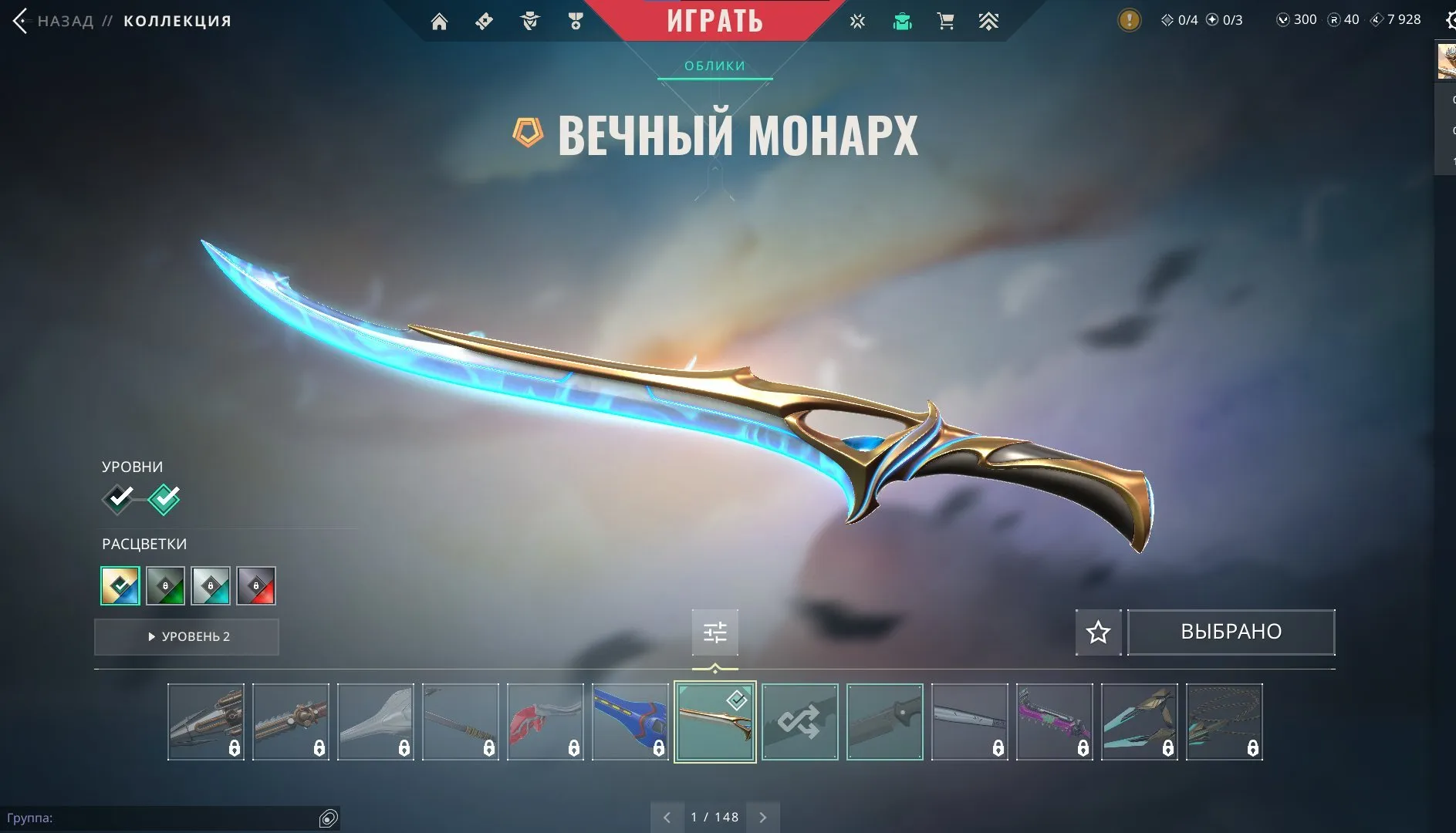Switch to the ОБЛИКИ tab
Screen dimensions: 1456x833
pyautogui.click(x=714, y=66)
